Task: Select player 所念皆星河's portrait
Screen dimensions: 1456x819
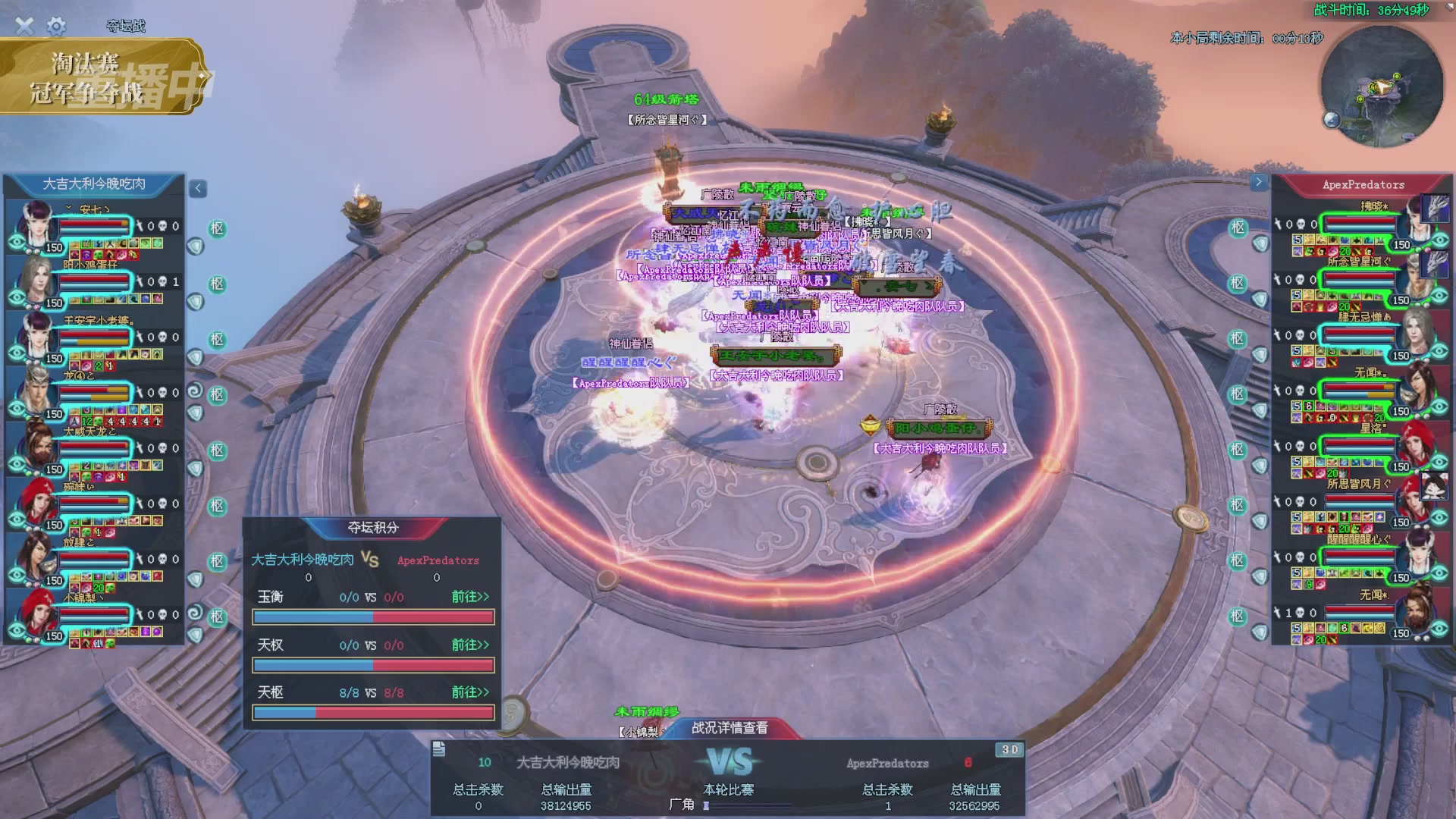Action: pyautogui.click(x=1415, y=279)
